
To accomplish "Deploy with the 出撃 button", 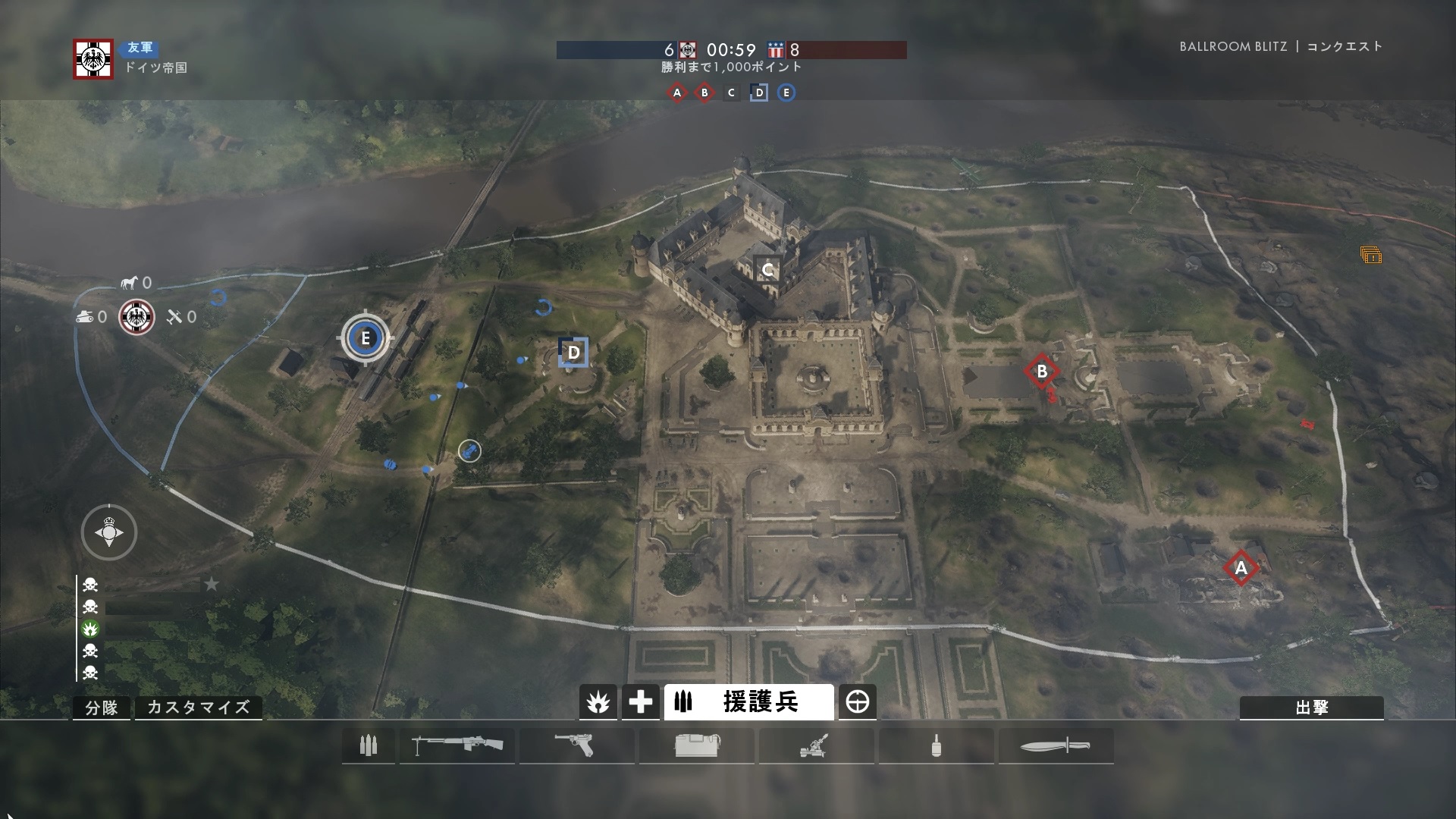I will [1311, 708].
